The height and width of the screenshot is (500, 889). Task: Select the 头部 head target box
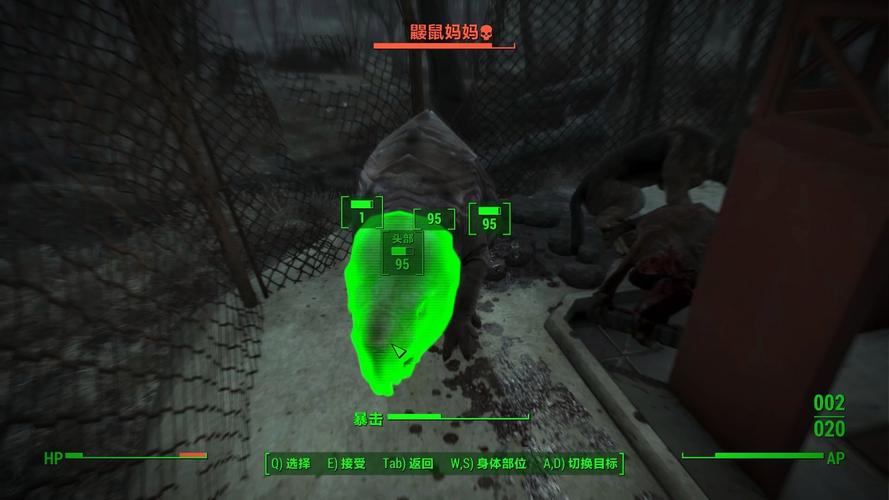point(402,252)
